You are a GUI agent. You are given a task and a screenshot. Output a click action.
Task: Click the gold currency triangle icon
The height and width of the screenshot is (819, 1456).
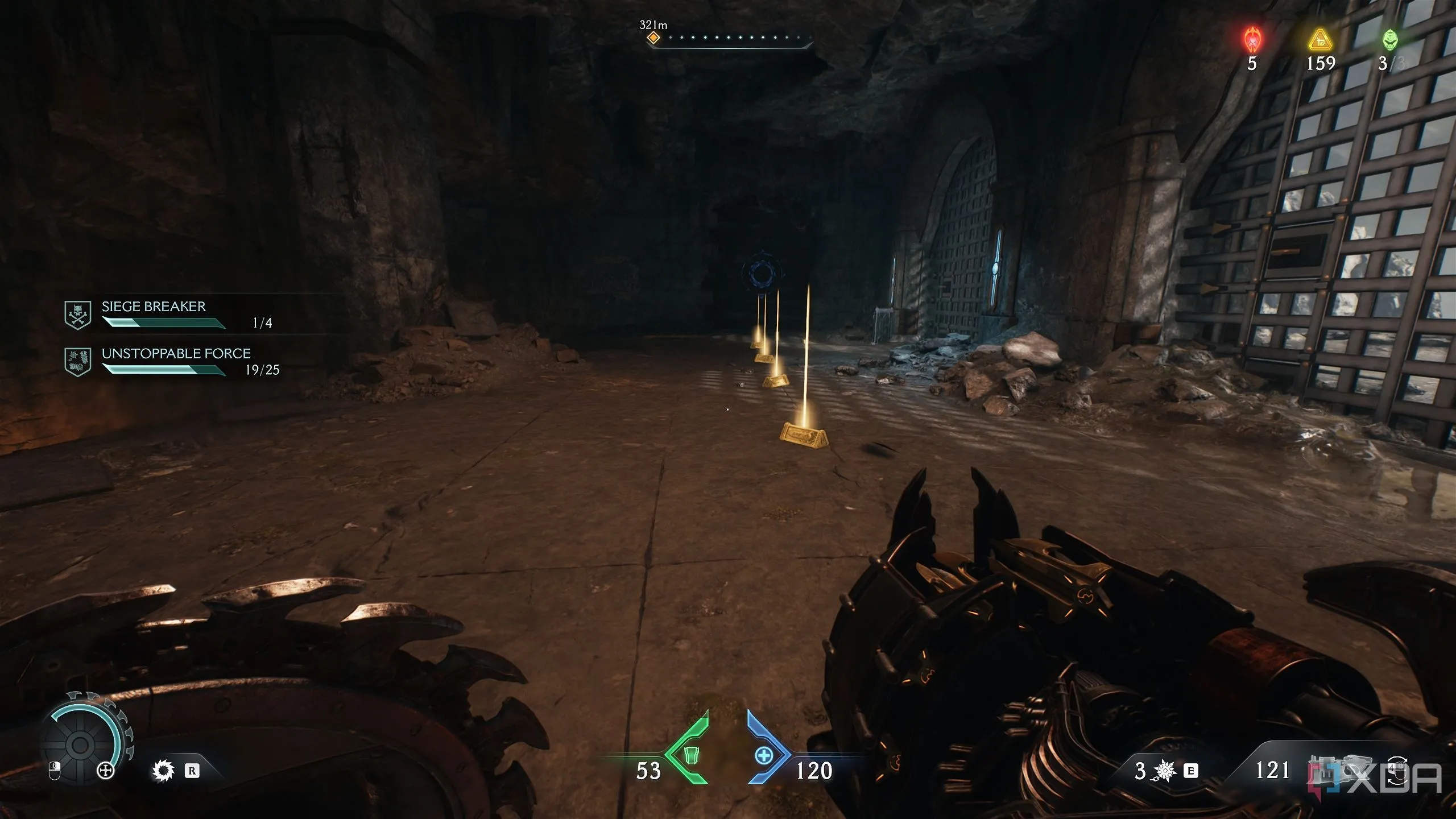coord(1320,40)
